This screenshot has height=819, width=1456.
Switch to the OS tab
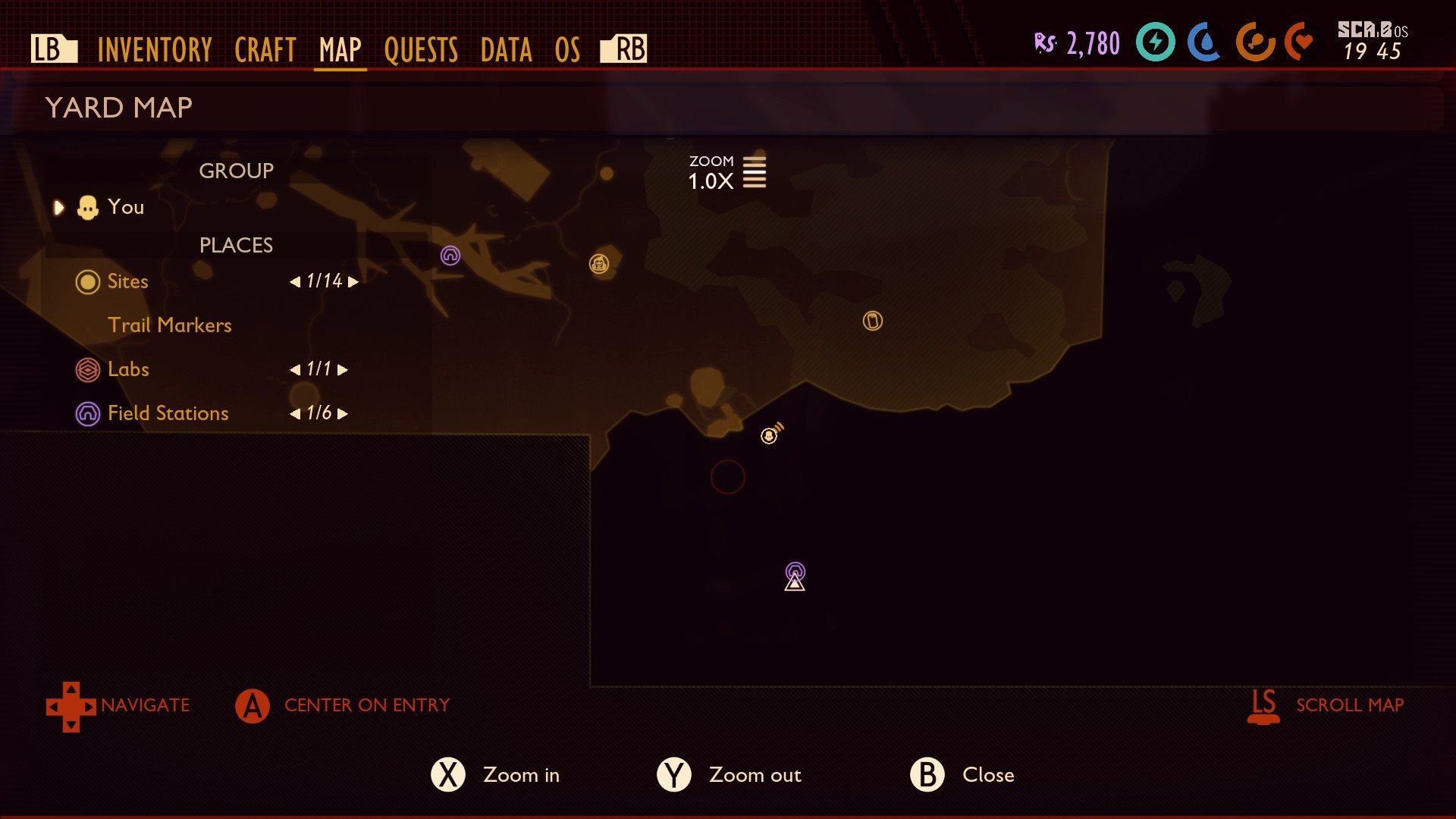[567, 50]
